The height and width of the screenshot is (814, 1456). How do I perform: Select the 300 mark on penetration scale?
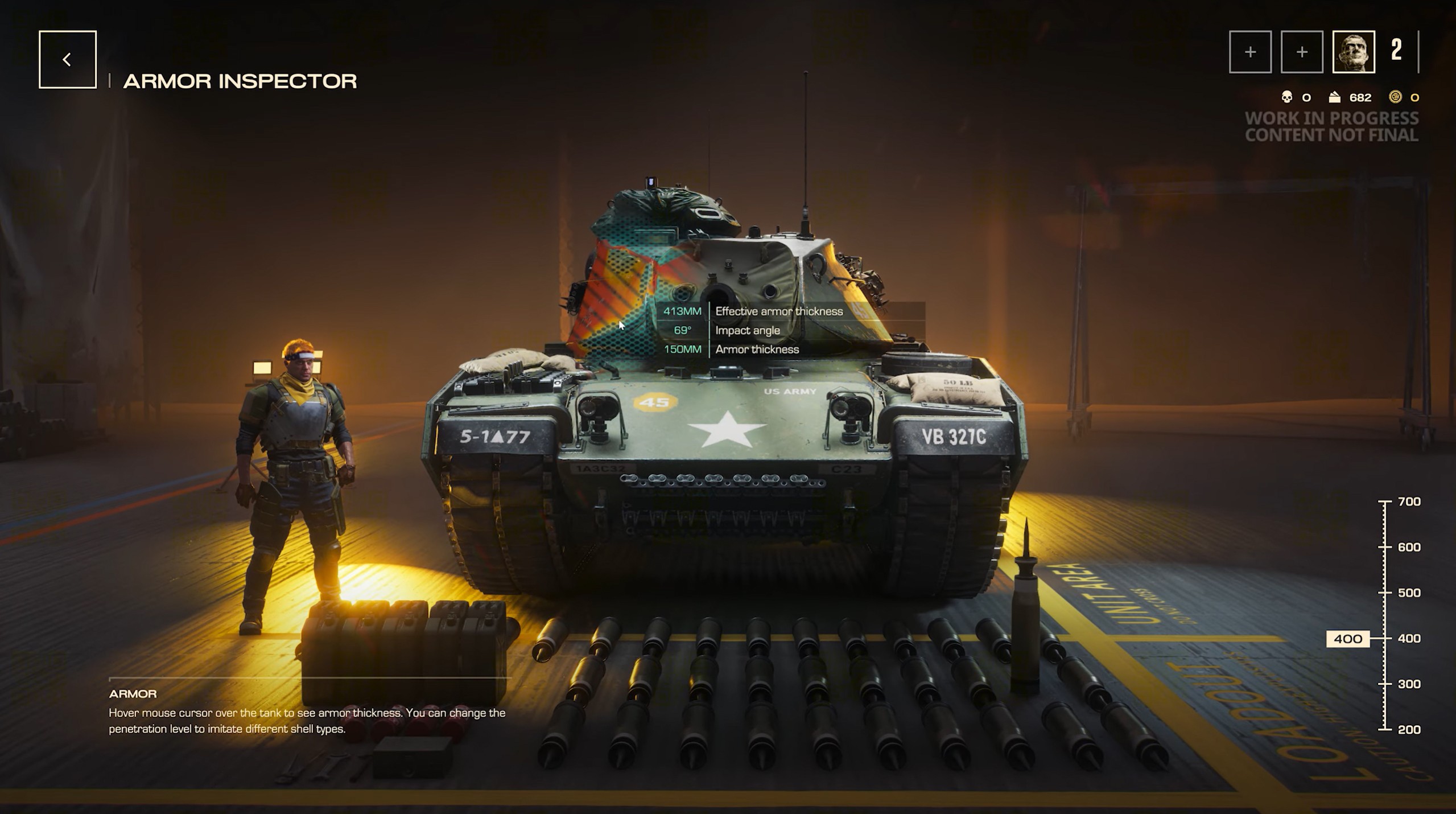pyautogui.click(x=1385, y=684)
